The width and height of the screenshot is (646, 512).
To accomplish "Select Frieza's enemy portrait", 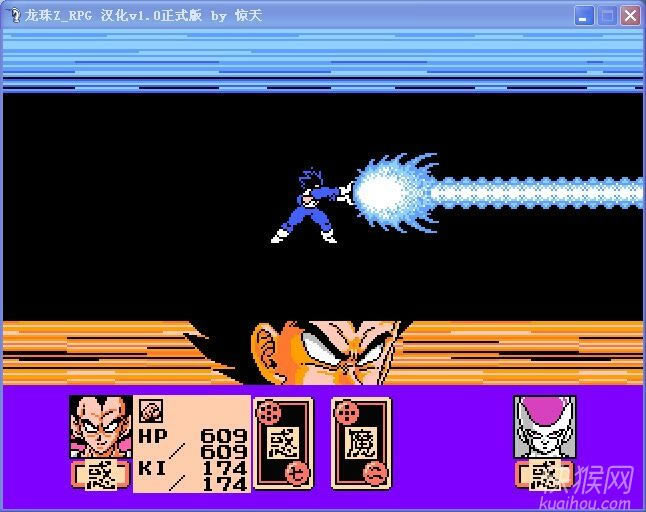I will coord(544,427).
